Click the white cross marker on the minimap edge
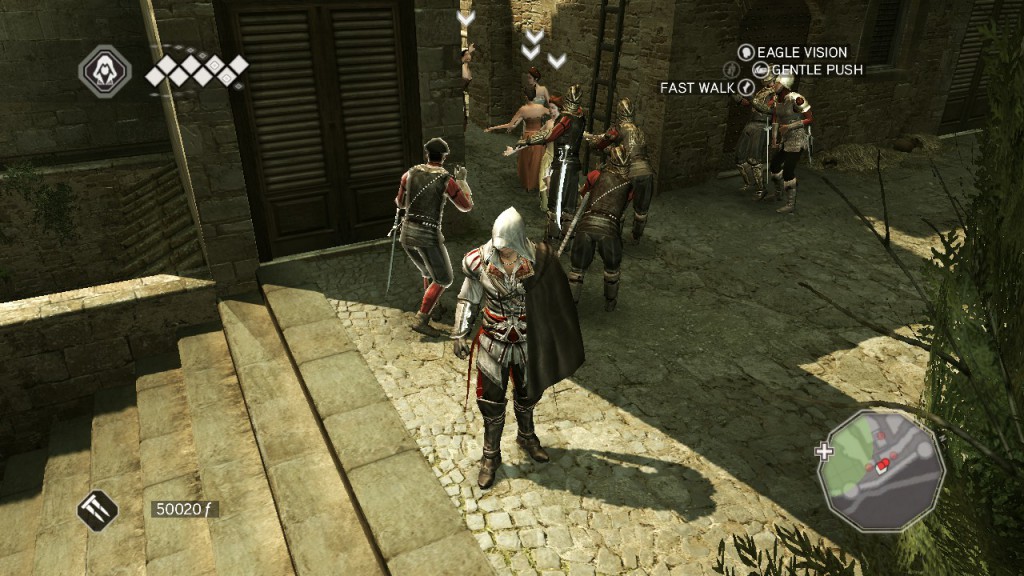Screen dimensions: 1024x576 pos(824,451)
